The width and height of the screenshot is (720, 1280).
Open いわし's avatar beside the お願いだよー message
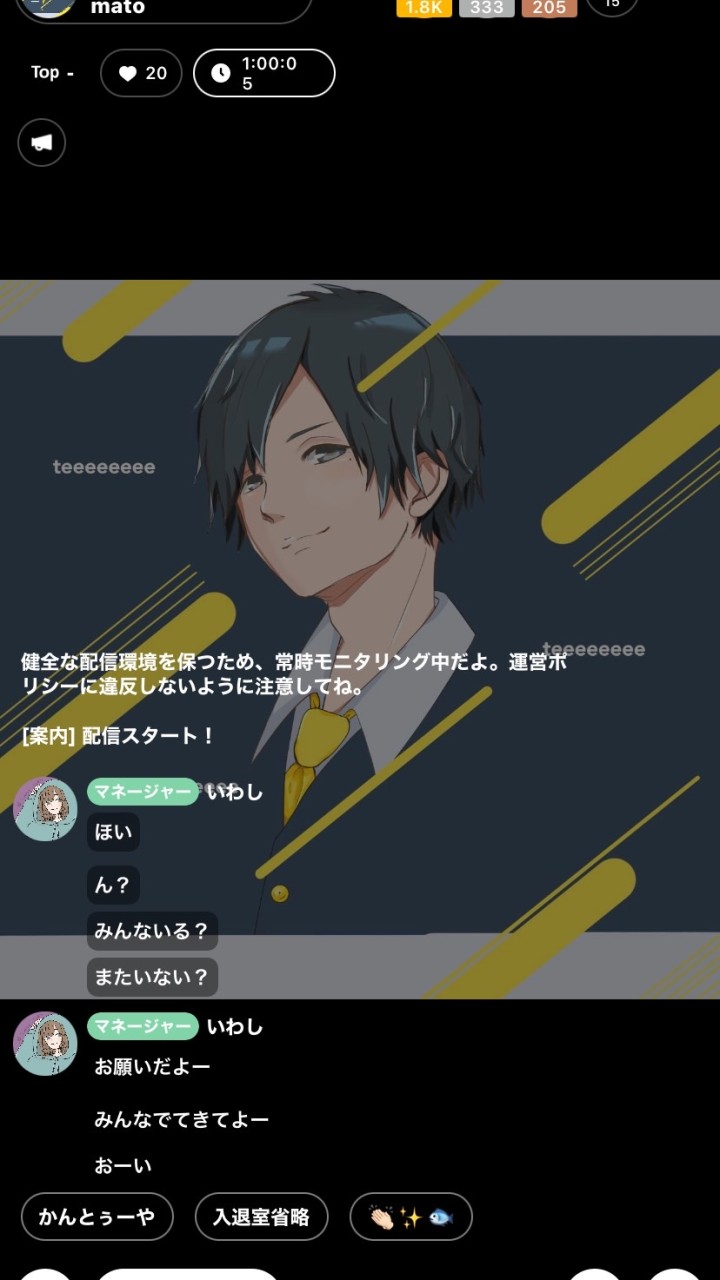pos(45,1044)
